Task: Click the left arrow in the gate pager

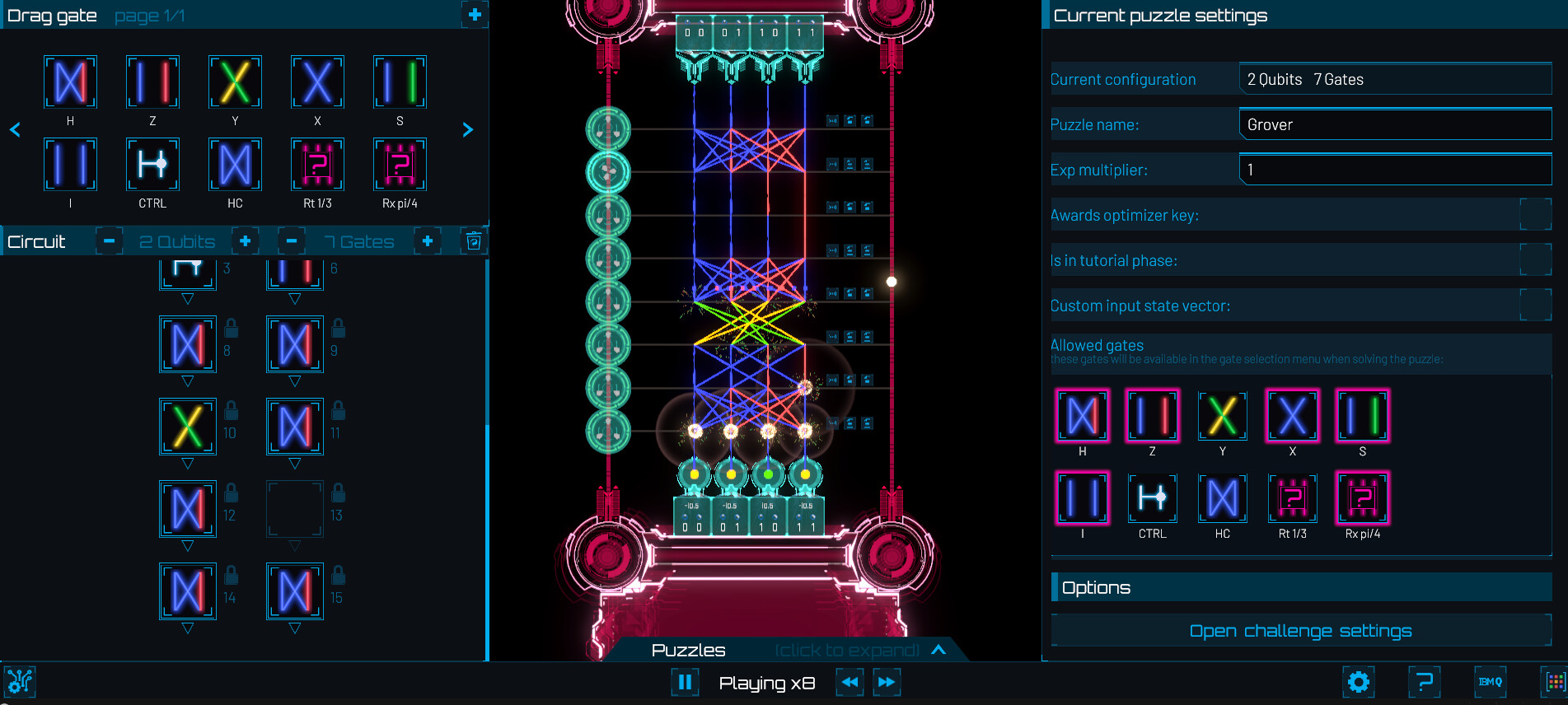Action: [x=15, y=129]
